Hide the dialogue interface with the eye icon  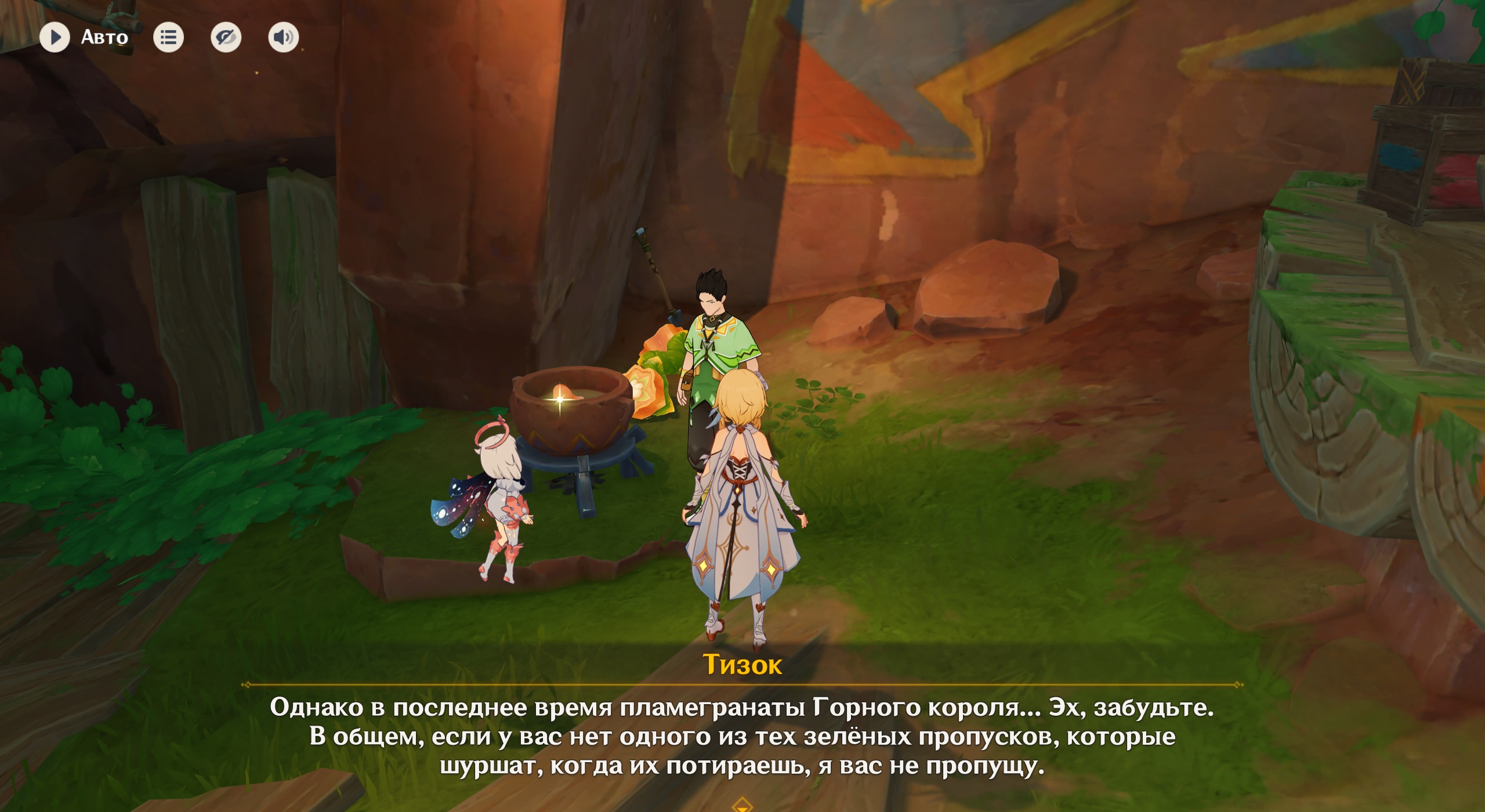[226, 38]
